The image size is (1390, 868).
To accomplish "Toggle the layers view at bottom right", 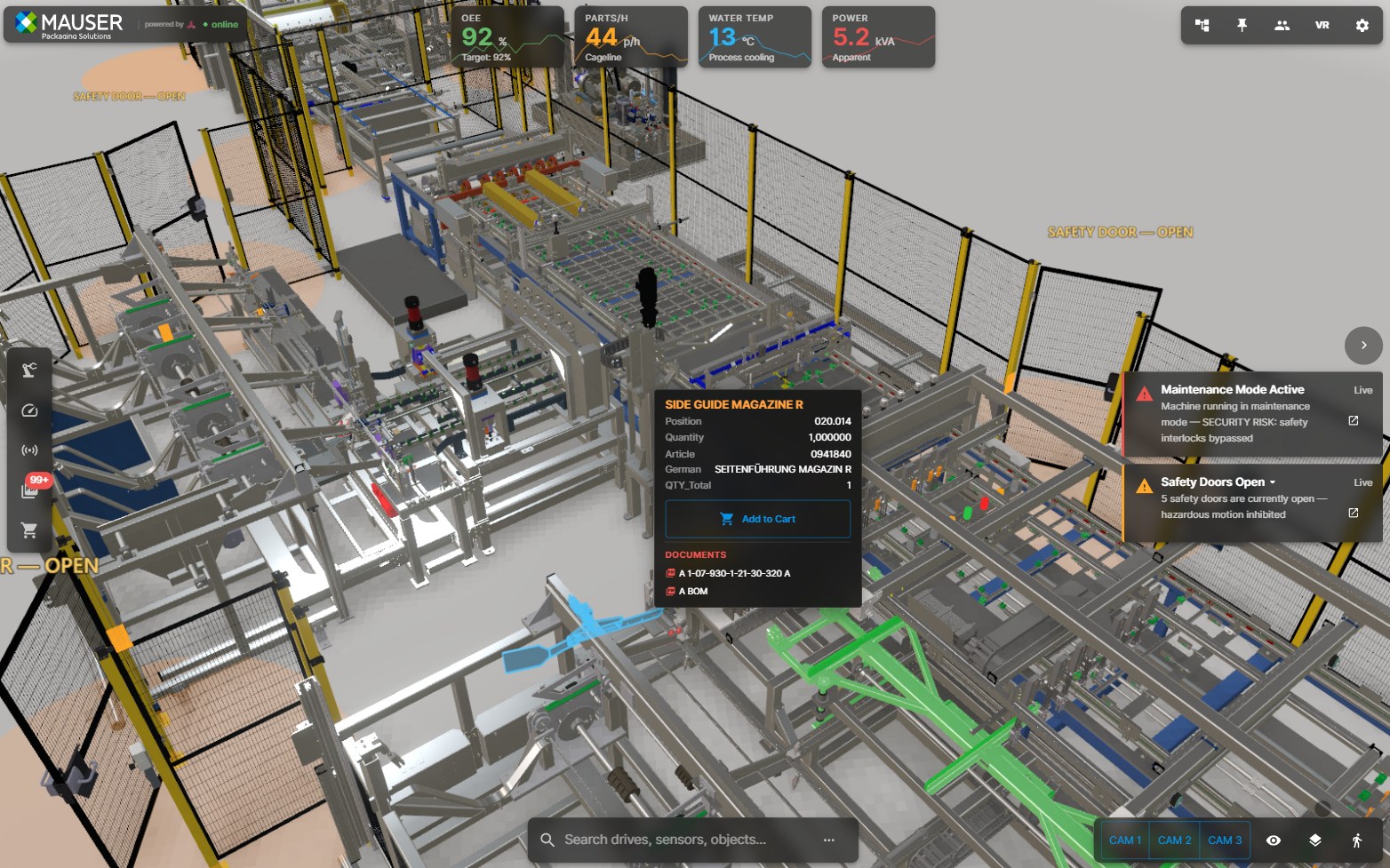I will [x=1316, y=839].
